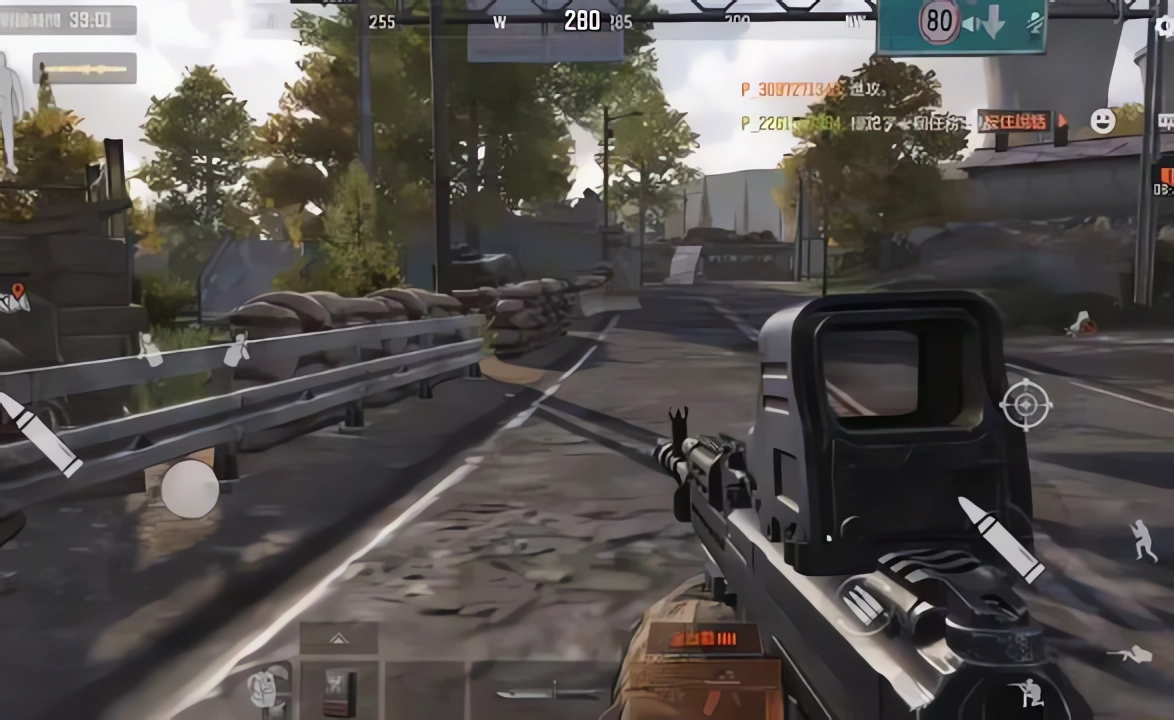Open the smiley emoji chat button
1174x720 pixels.
tap(1102, 121)
